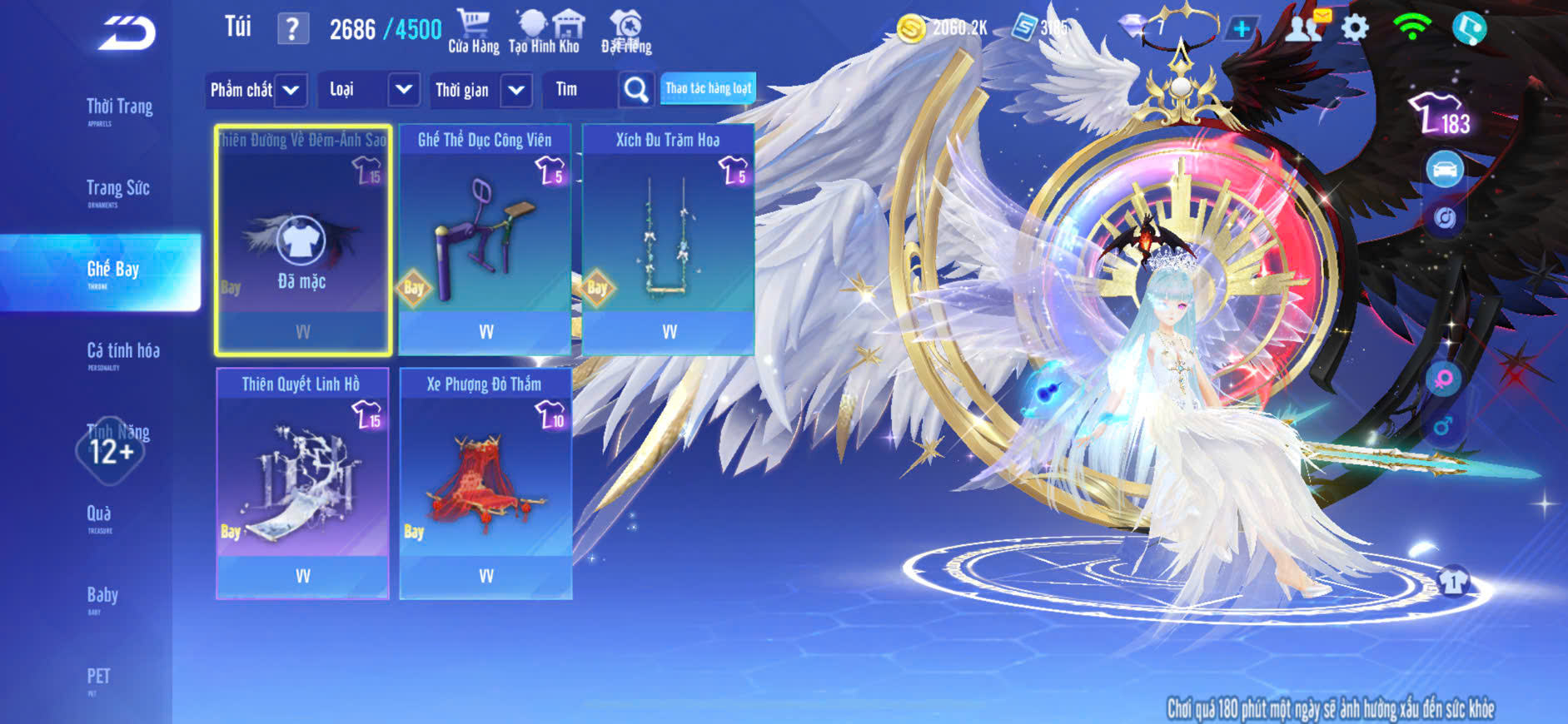Open the question mark help button
Image resolution: width=1568 pixels, height=724 pixels.
(292, 30)
